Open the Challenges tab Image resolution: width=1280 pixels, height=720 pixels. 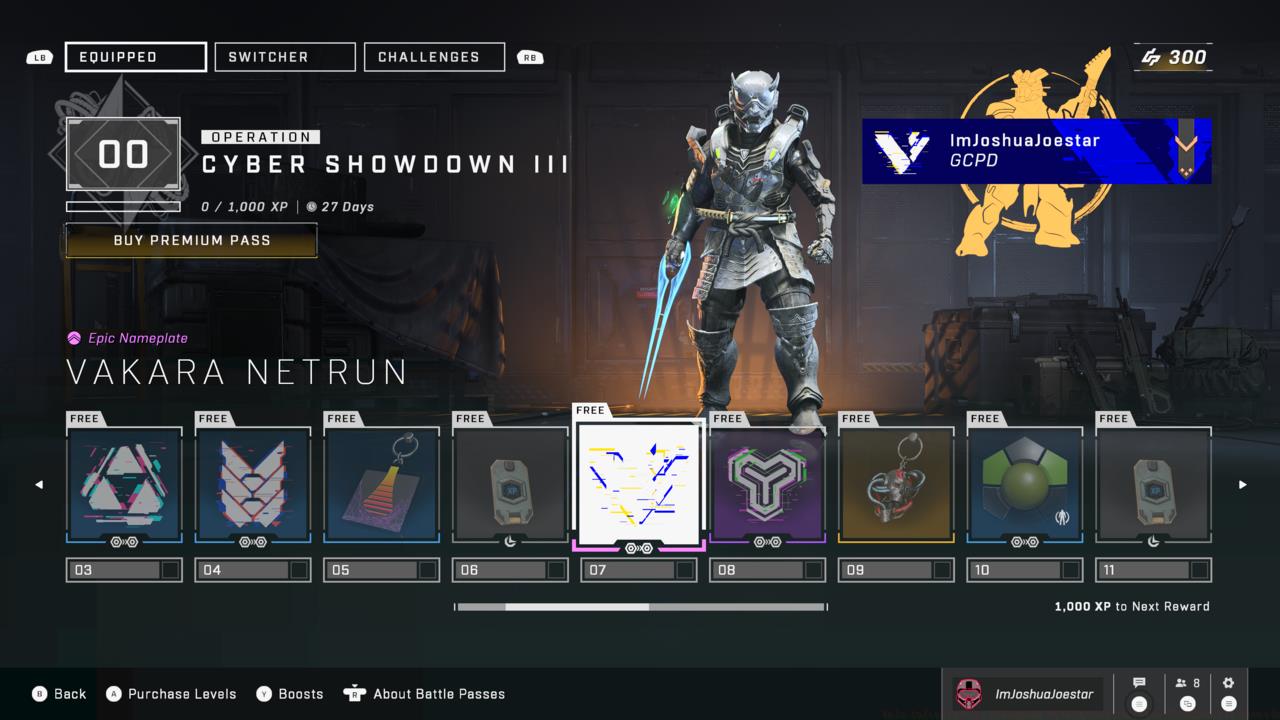[x=434, y=57]
